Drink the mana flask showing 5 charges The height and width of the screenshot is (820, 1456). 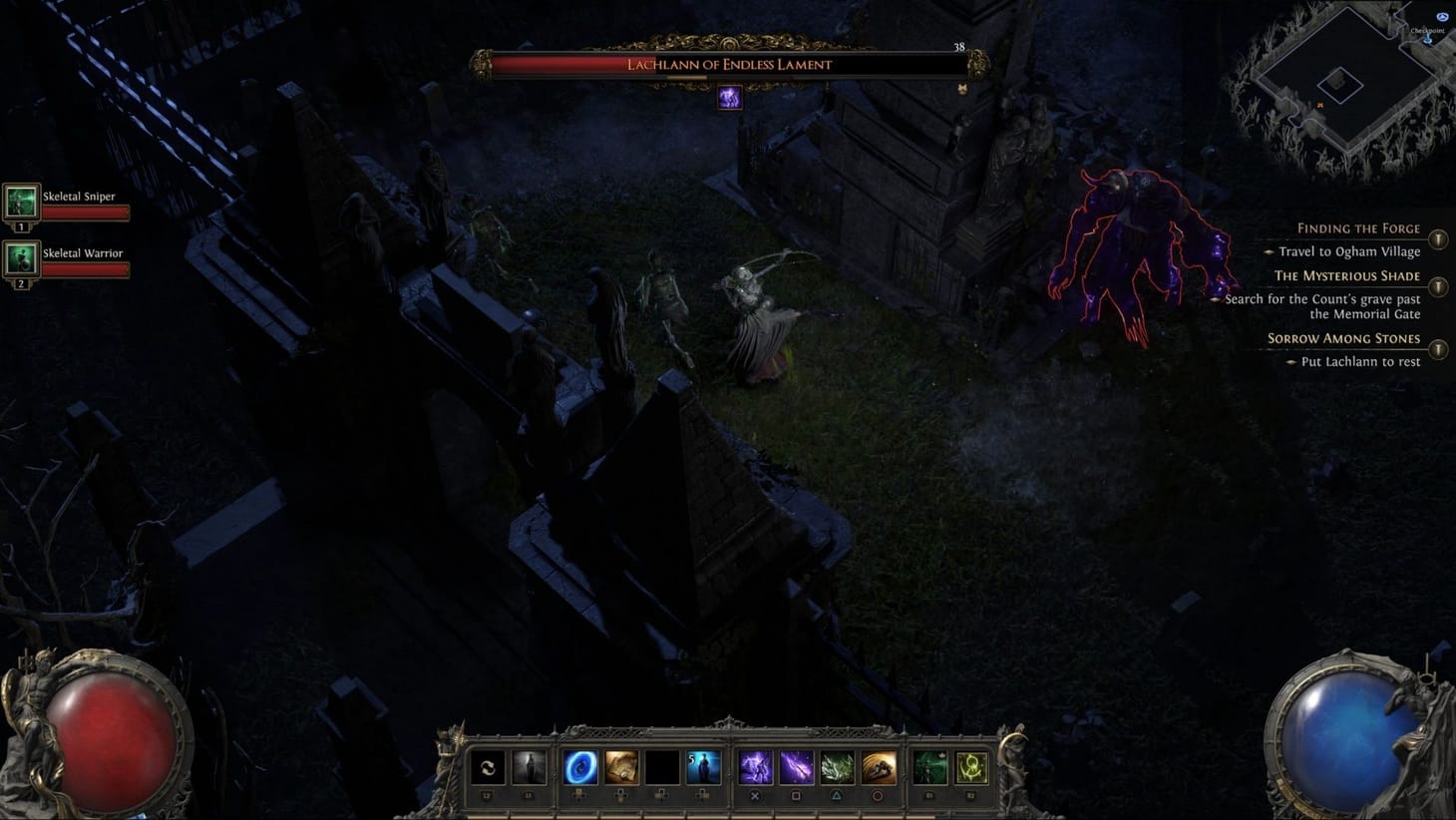(x=704, y=766)
